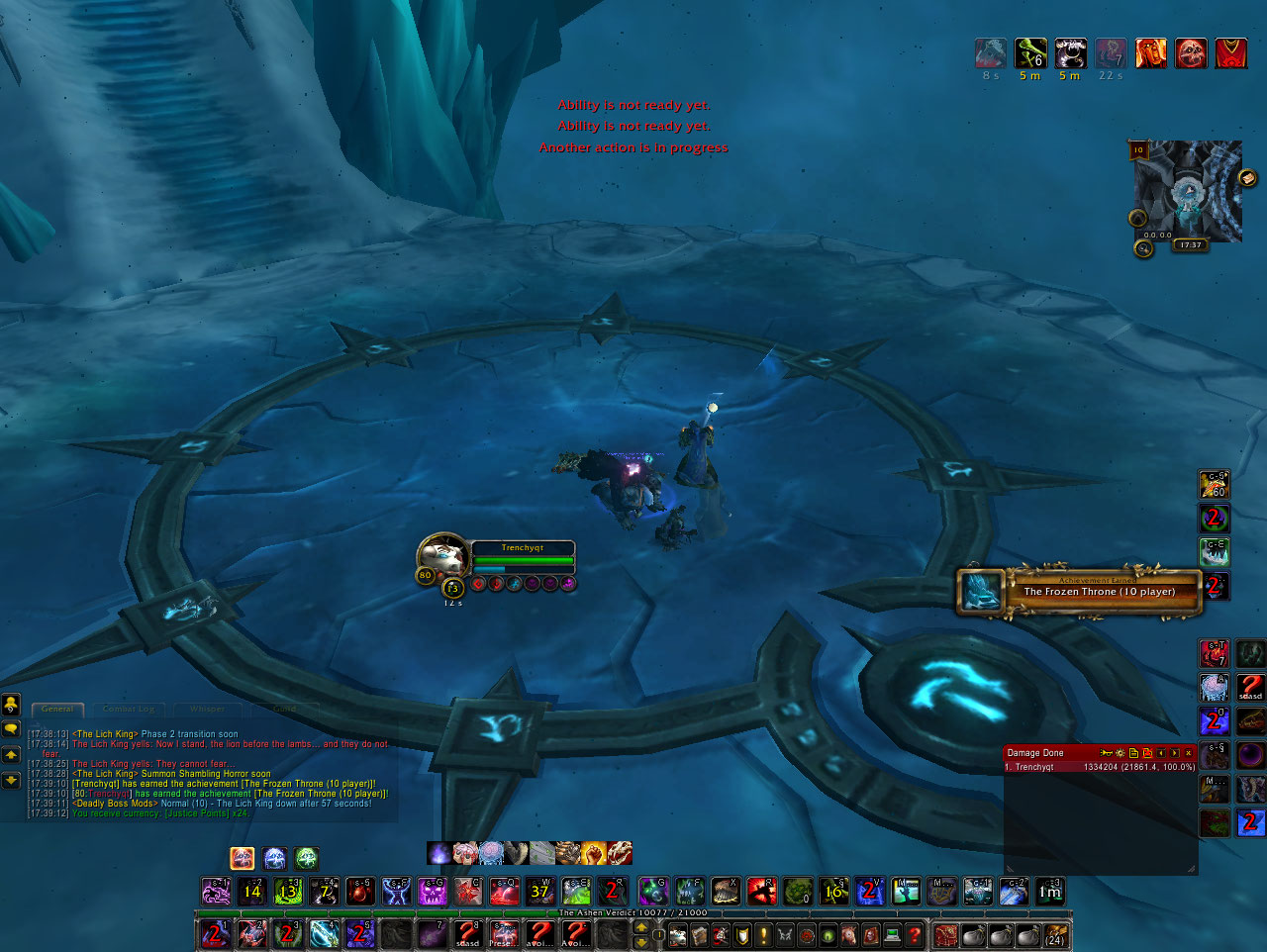Click the chat scroll-up arrow button
This screenshot has height=952, width=1267.
click(x=11, y=755)
